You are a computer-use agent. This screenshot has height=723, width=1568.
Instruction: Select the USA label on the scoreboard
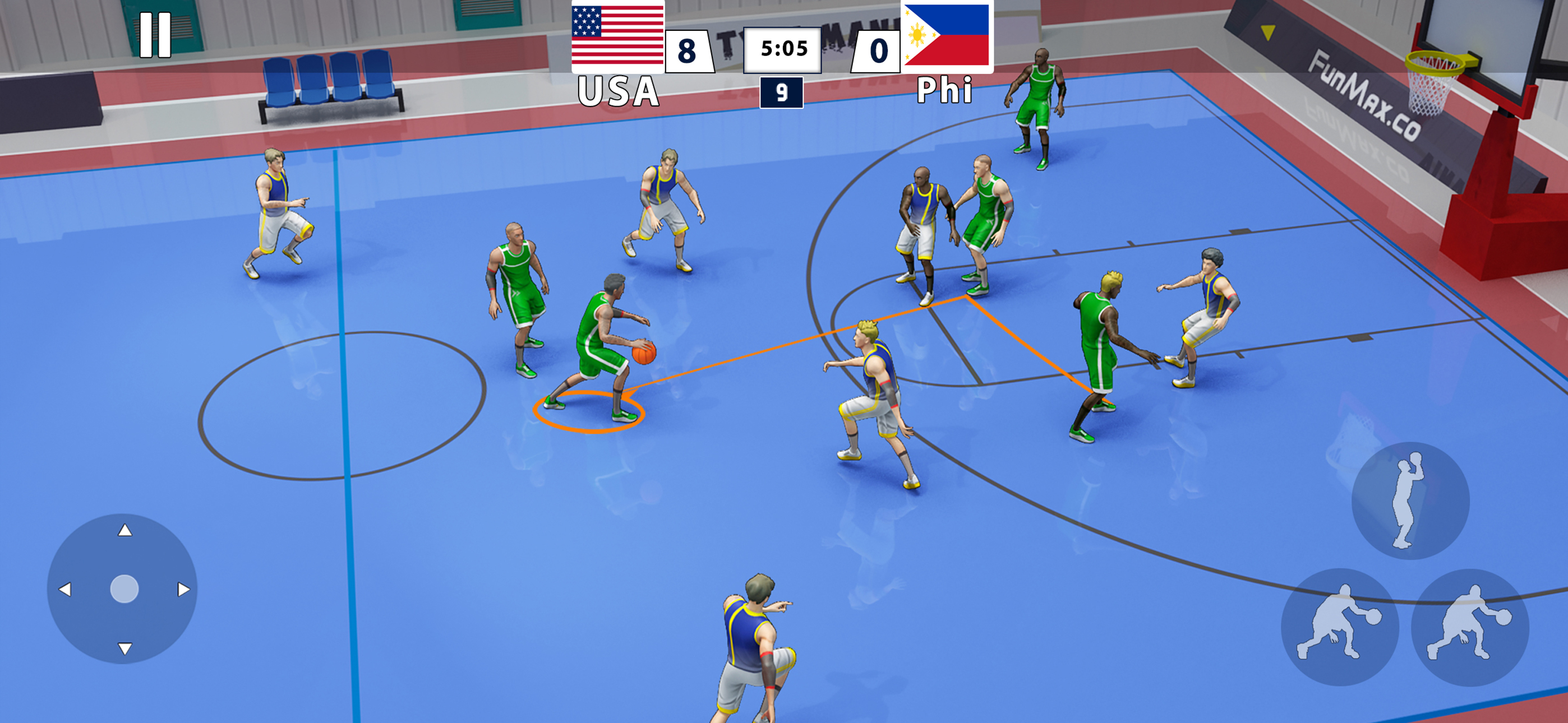618,90
